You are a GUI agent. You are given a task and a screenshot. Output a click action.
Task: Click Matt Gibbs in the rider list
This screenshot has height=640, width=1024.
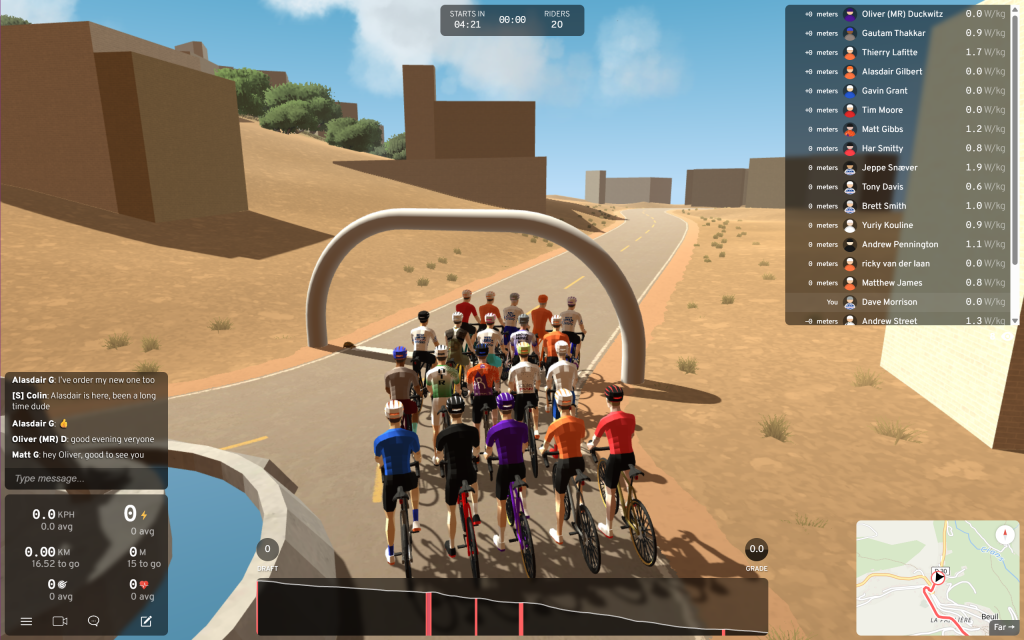click(x=882, y=129)
